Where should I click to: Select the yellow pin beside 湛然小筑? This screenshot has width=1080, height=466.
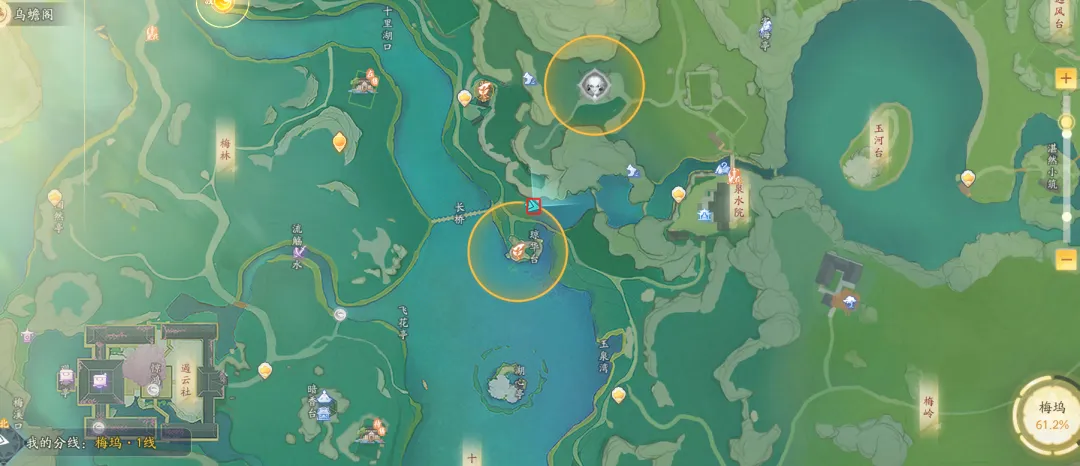pyautogui.click(x=967, y=179)
